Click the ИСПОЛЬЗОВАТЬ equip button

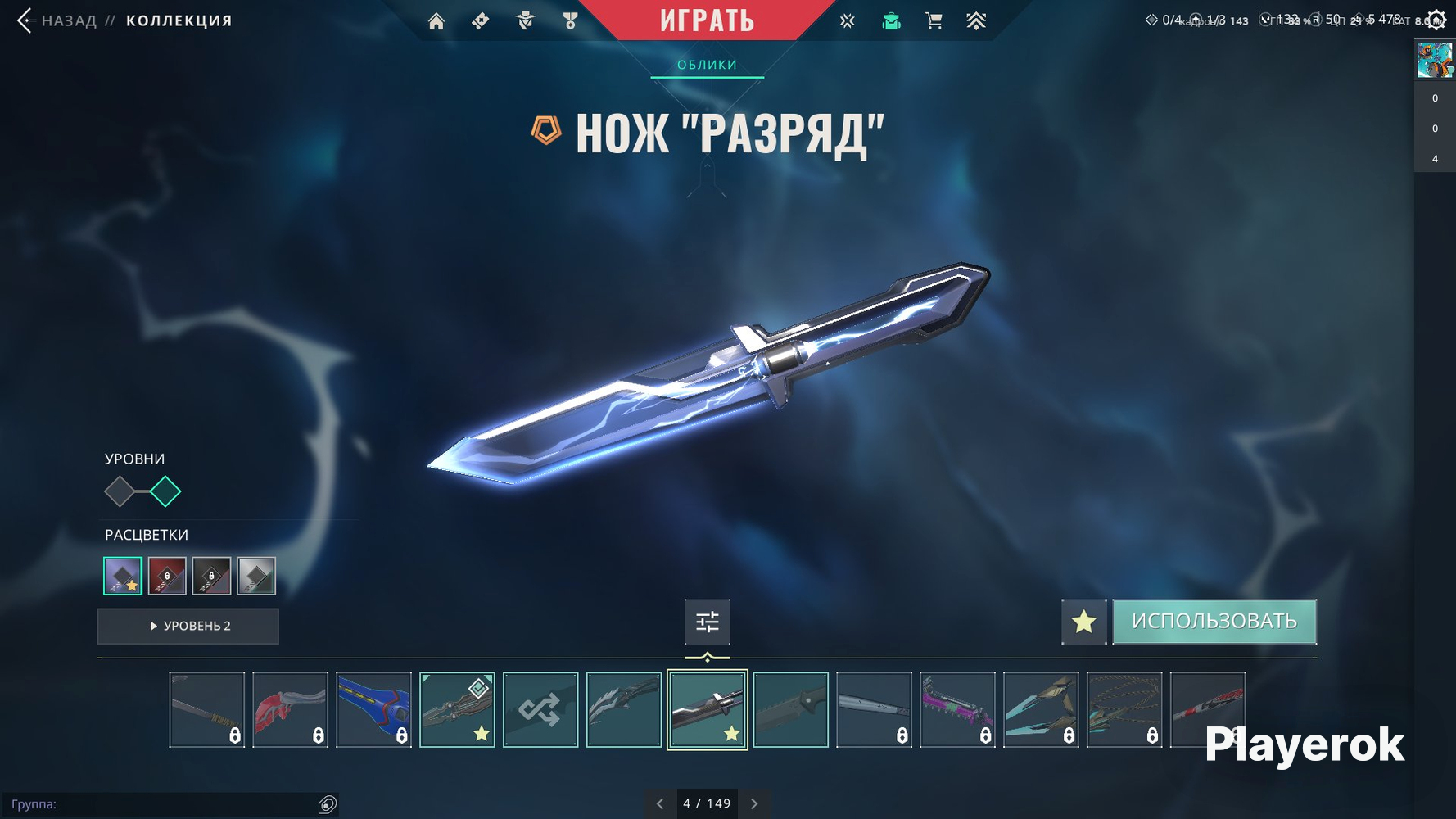[x=1214, y=622]
